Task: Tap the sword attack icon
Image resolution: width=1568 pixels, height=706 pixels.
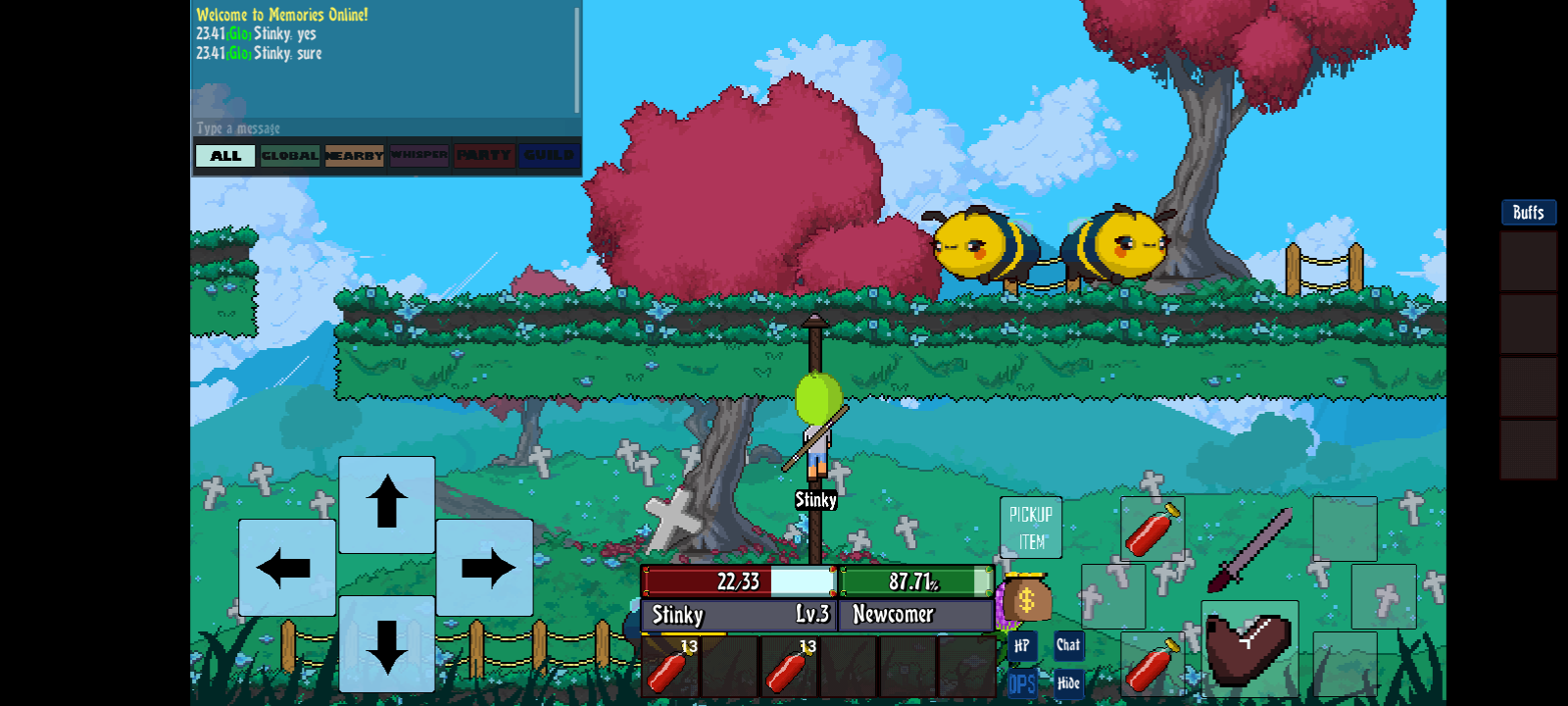Action: (x=1250, y=549)
